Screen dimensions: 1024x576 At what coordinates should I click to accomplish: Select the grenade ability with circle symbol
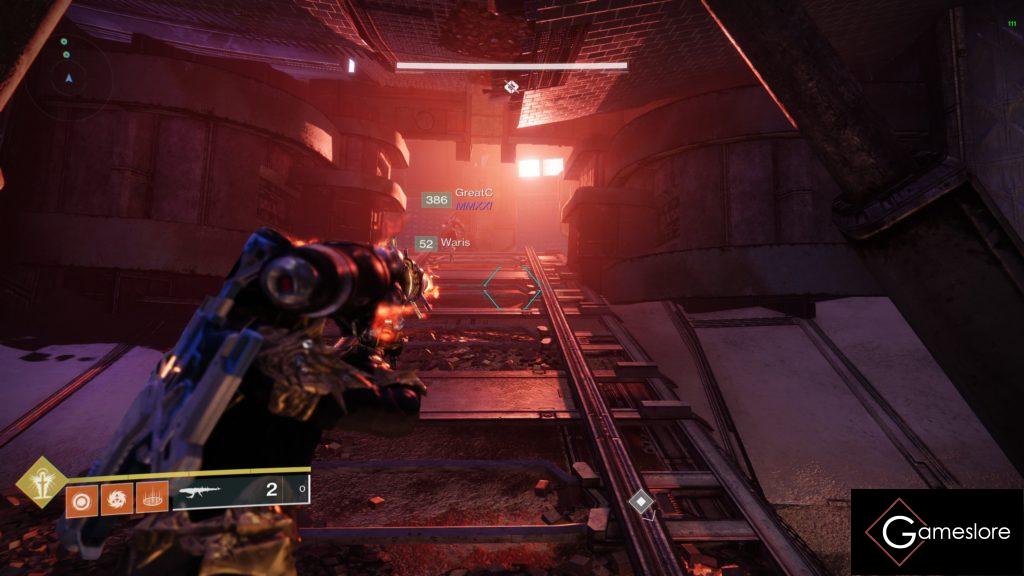click(x=83, y=497)
